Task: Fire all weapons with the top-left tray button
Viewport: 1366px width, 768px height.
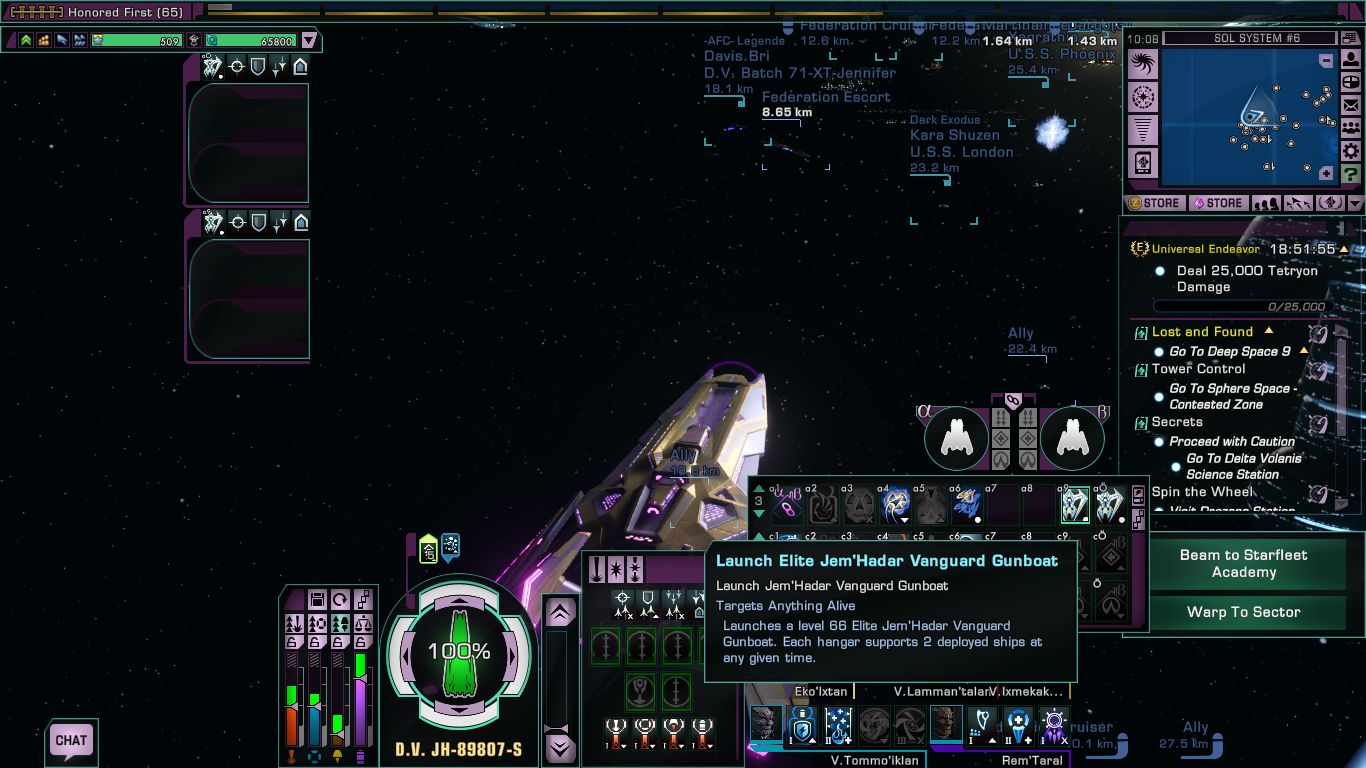Action: (x=596, y=570)
